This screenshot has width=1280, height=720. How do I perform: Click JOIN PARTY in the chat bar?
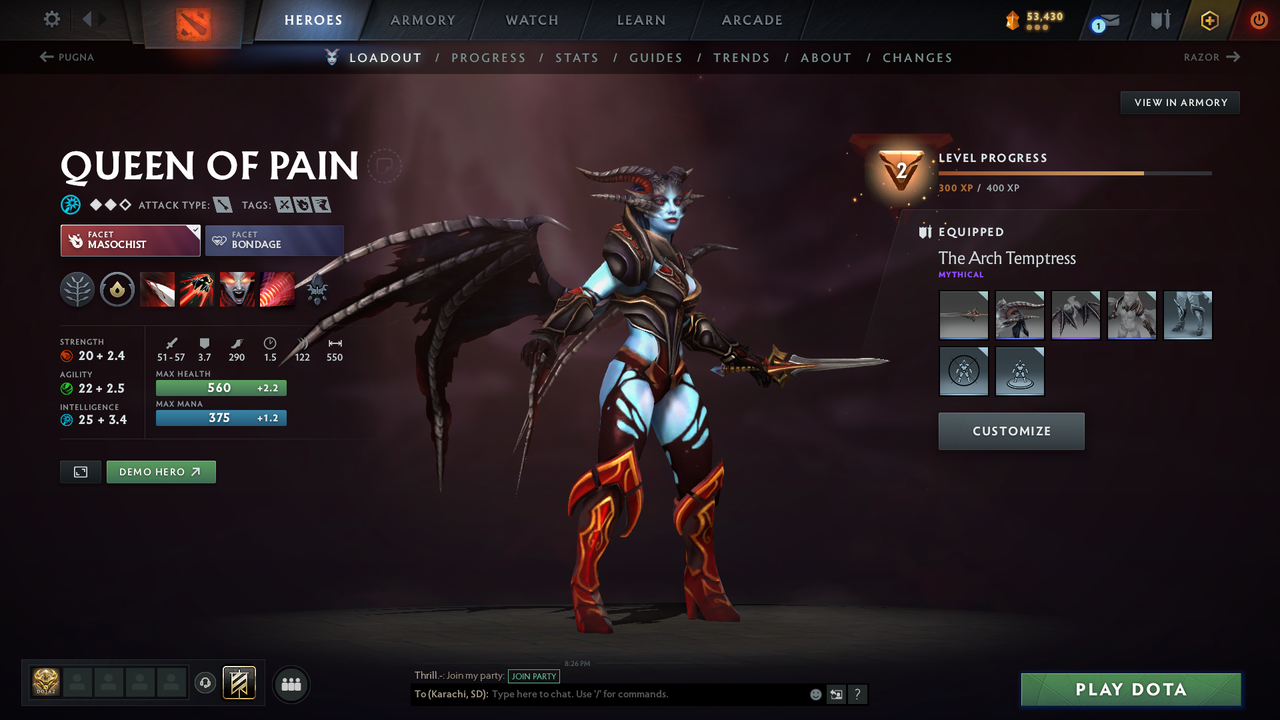click(534, 676)
